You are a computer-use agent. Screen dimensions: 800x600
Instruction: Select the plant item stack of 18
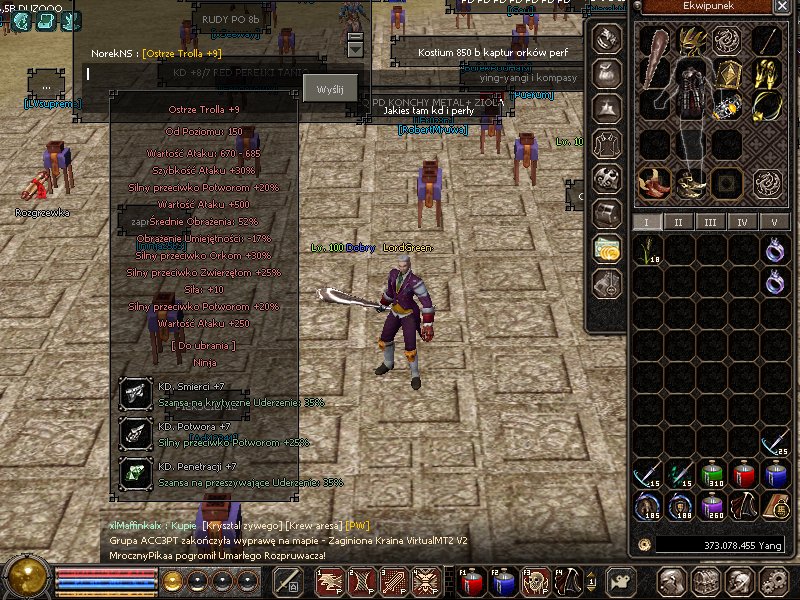click(x=649, y=250)
